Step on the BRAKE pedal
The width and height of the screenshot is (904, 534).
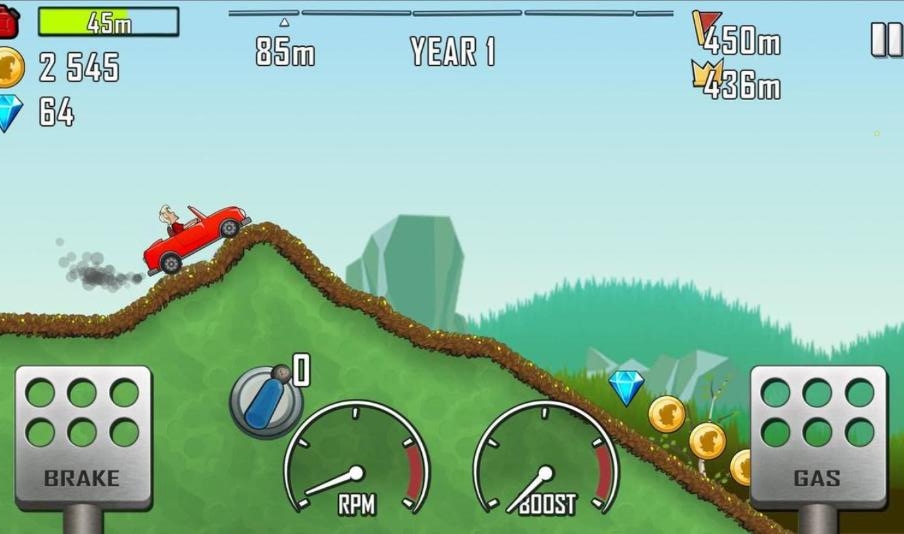coord(83,436)
